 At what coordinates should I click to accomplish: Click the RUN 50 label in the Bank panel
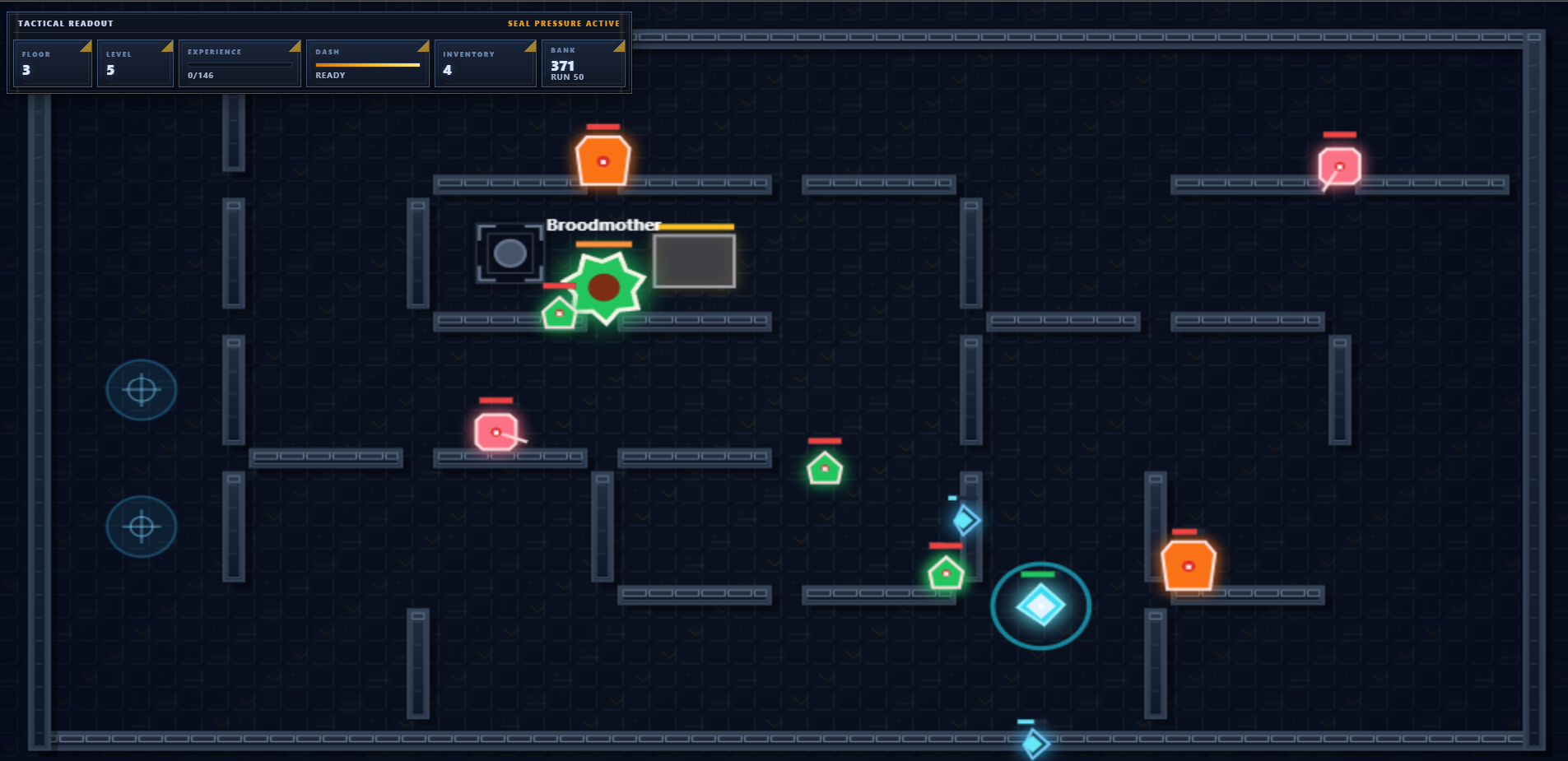click(x=568, y=76)
